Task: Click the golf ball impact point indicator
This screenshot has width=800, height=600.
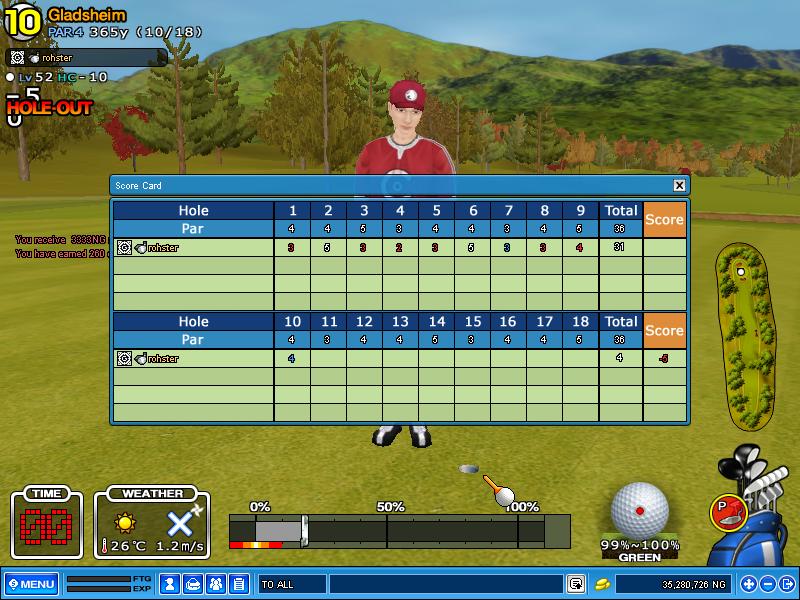Action: (640, 510)
